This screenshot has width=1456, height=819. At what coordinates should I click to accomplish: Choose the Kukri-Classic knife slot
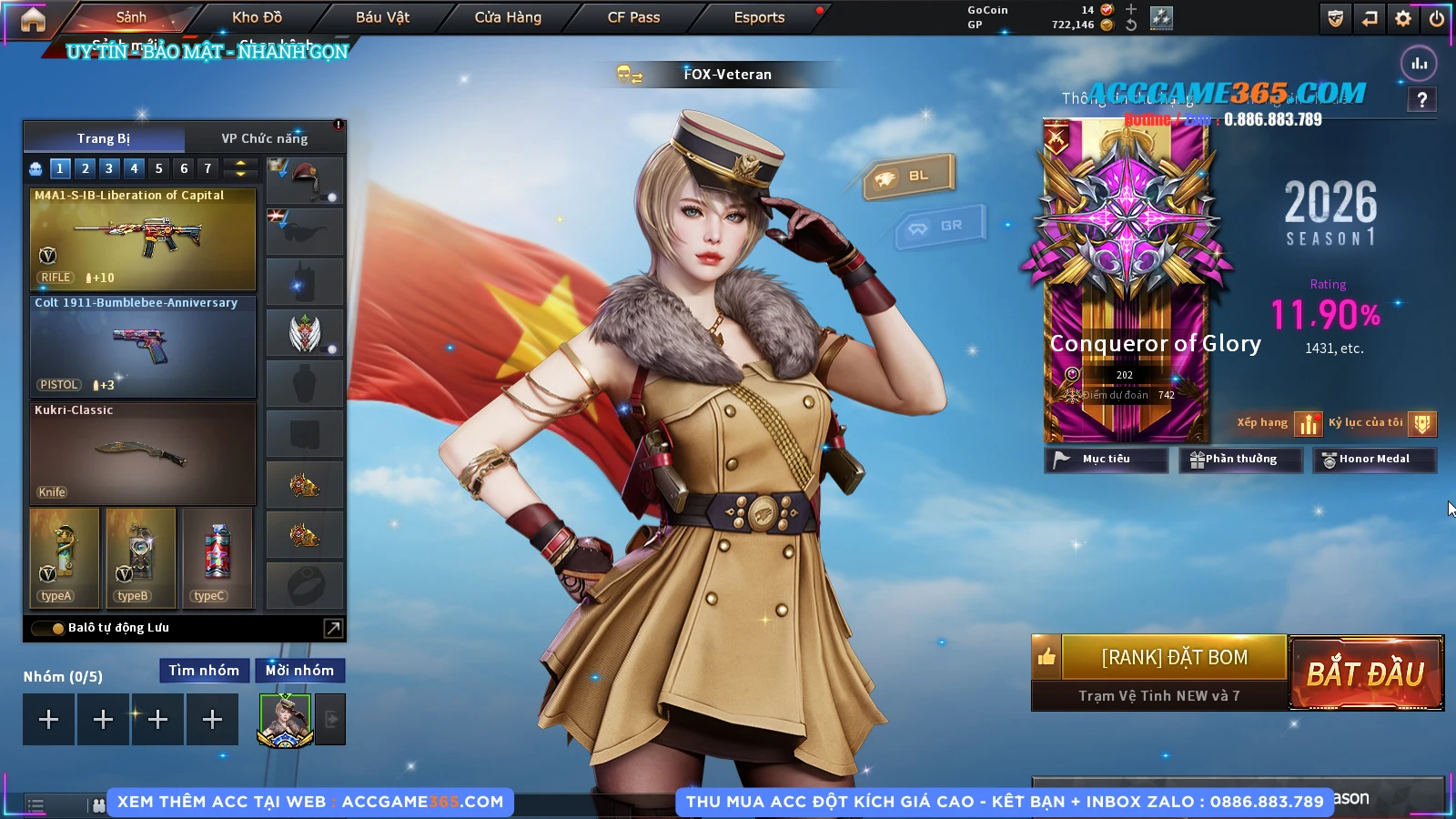click(x=143, y=453)
